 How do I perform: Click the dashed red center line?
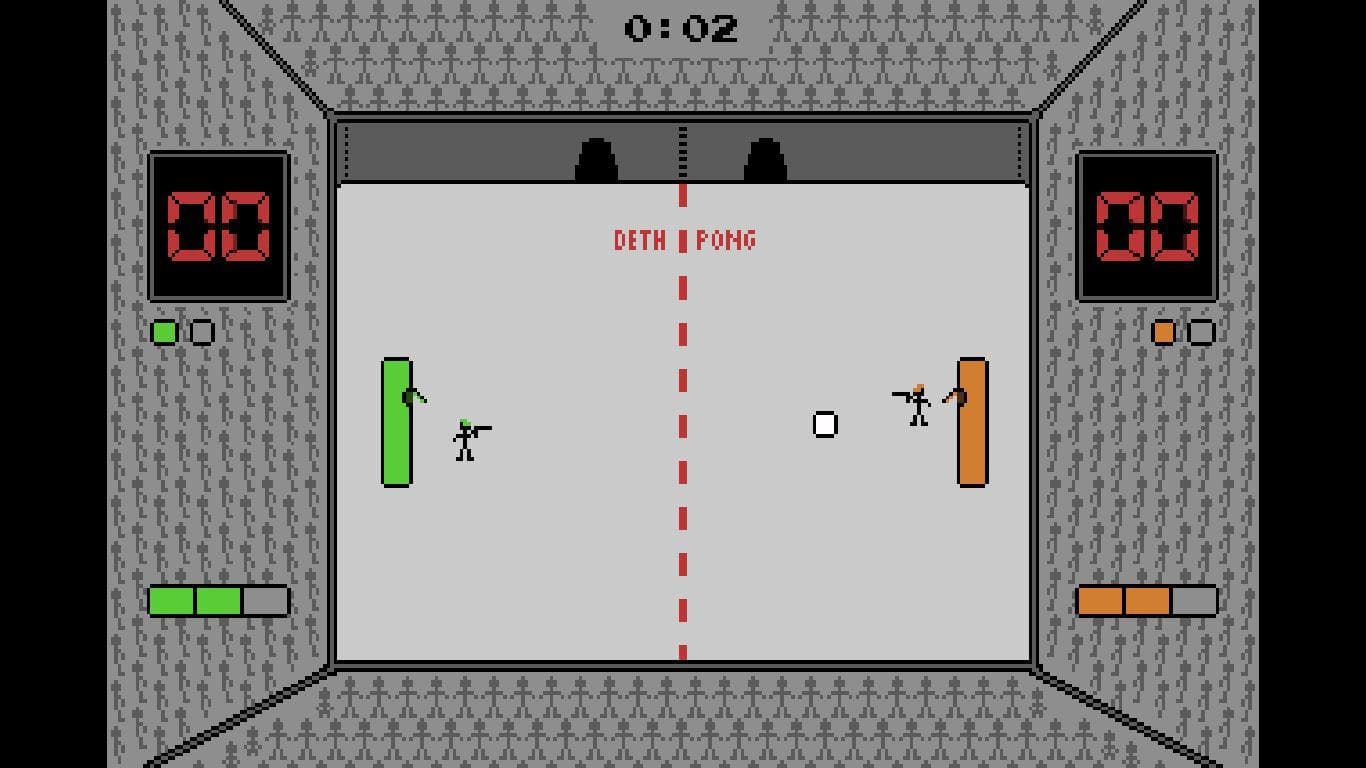tap(683, 450)
